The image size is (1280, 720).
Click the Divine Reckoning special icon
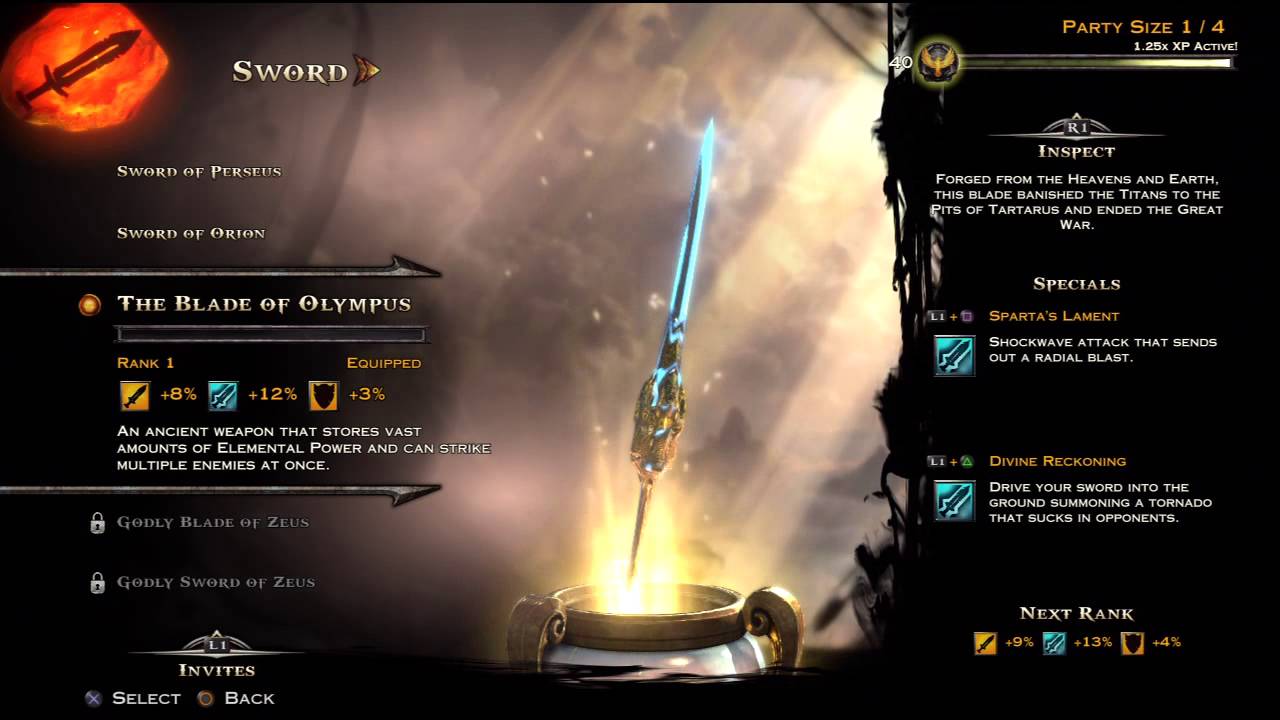(954, 500)
